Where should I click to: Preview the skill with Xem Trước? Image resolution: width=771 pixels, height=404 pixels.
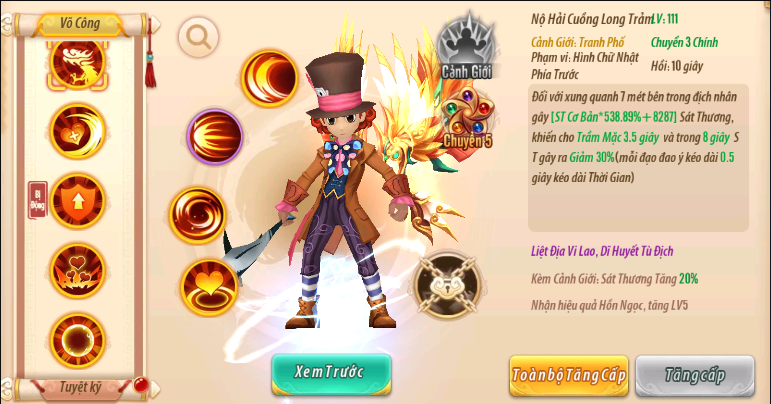point(331,372)
